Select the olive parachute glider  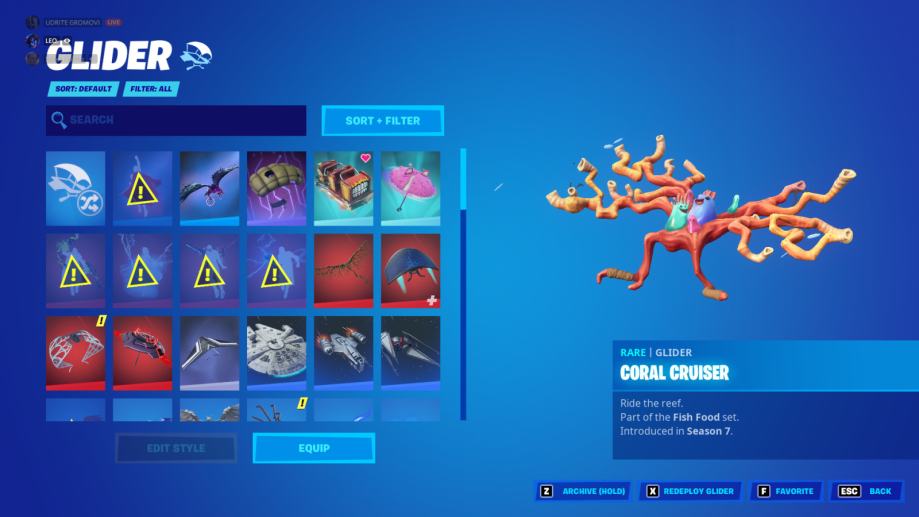[276, 189]
